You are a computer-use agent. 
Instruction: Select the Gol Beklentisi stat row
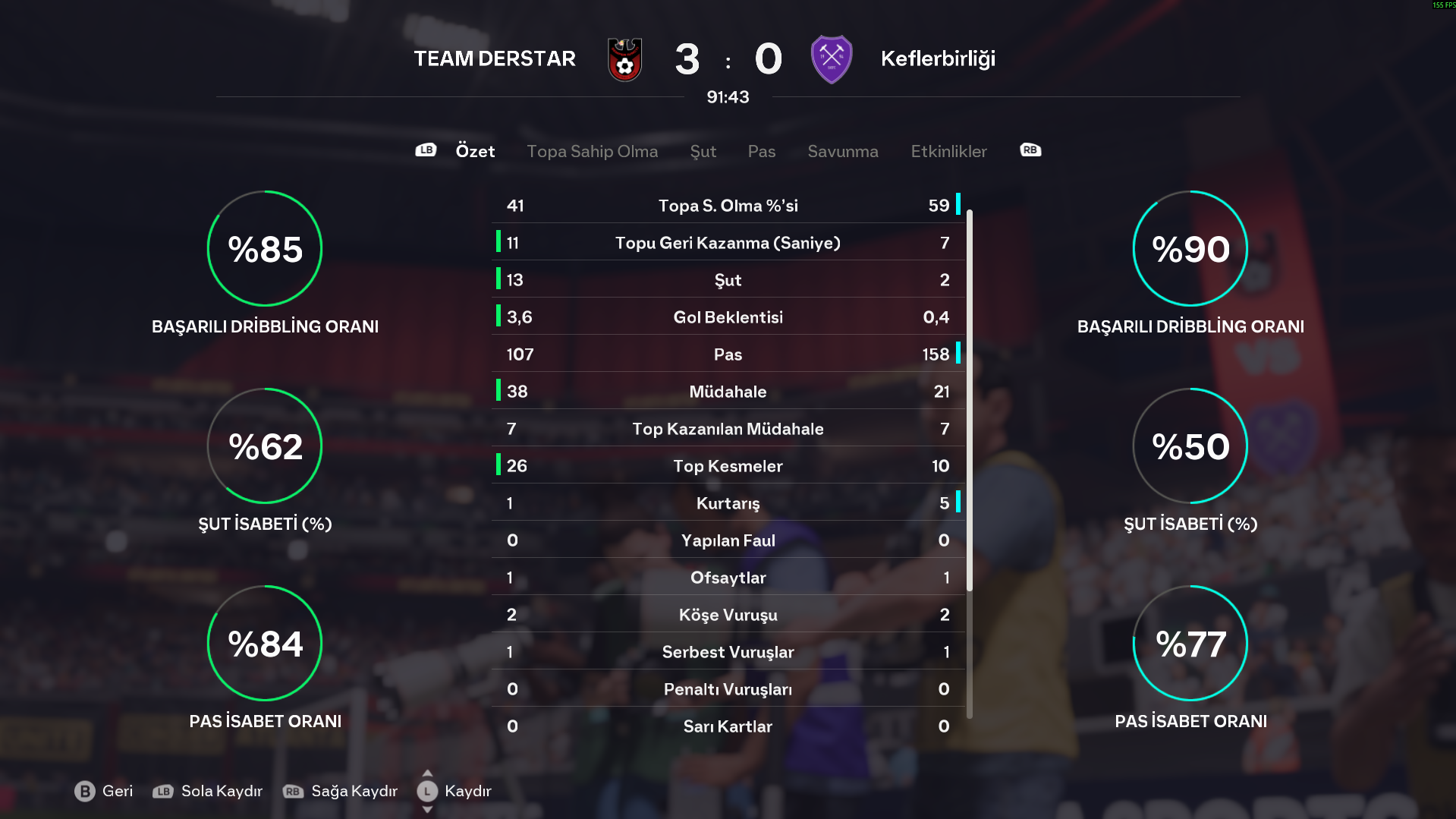tap(728, 317)
